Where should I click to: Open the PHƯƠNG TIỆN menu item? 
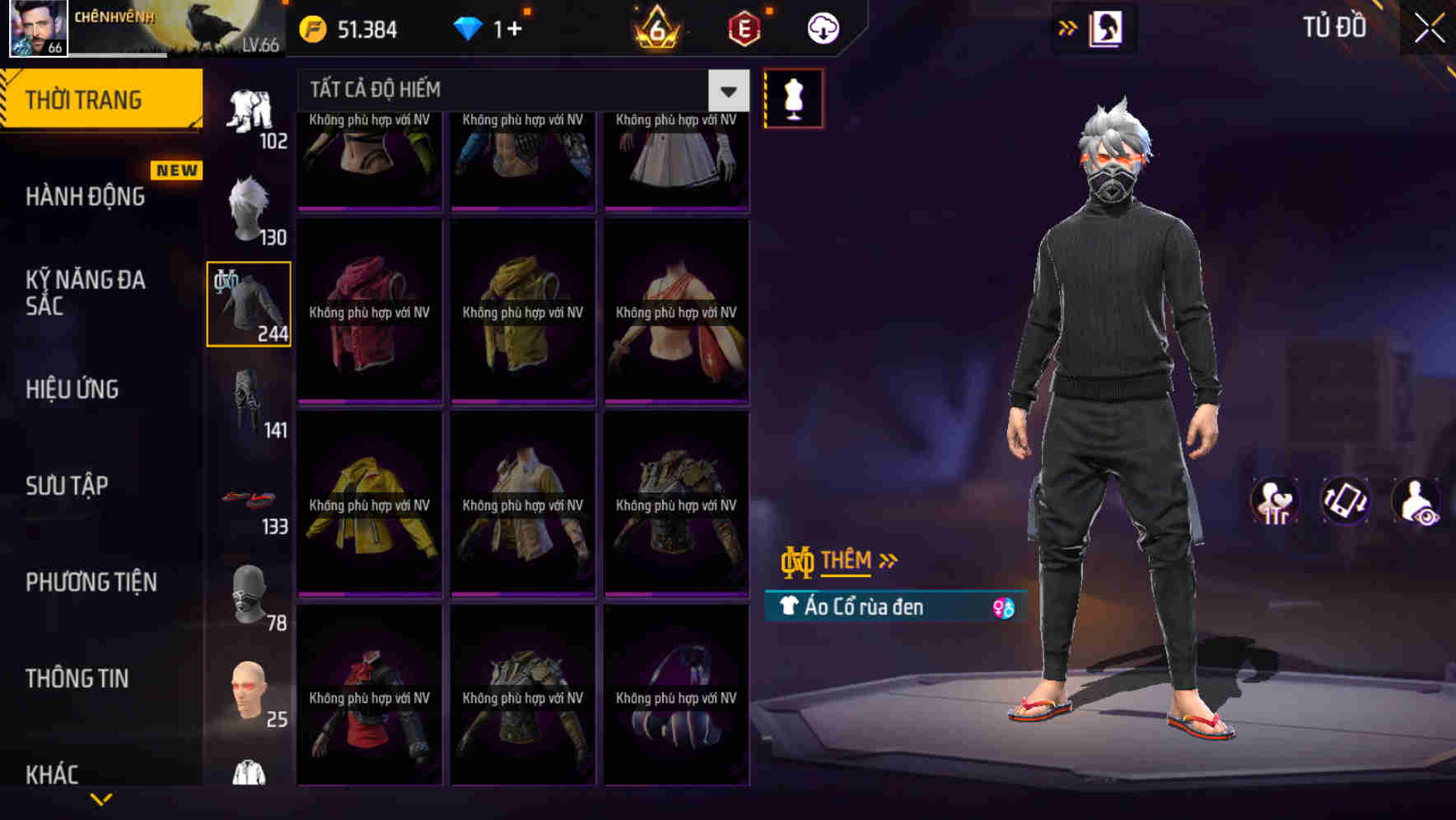click(x=92, y=582)
